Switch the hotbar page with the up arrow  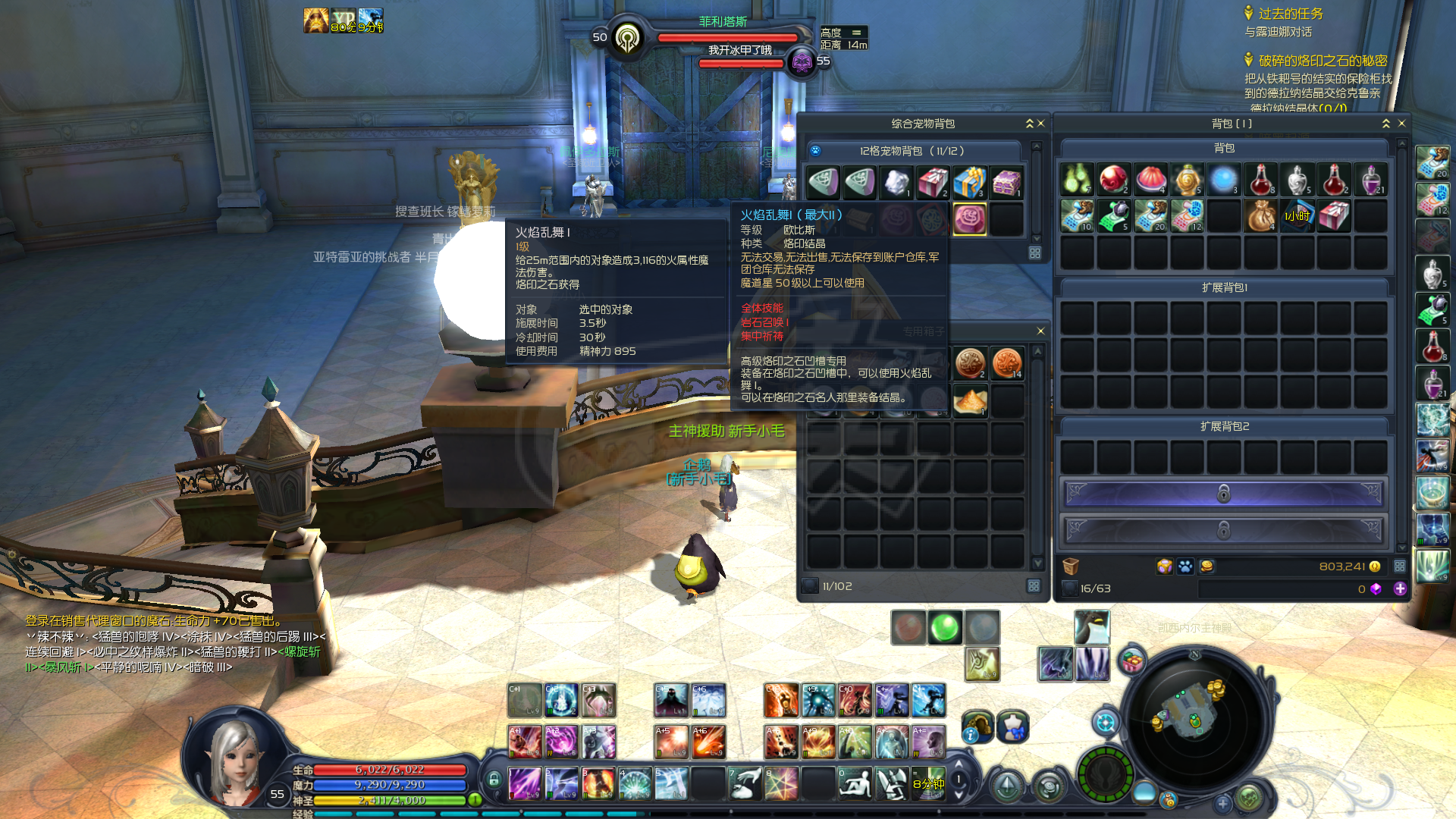point(959,765)
